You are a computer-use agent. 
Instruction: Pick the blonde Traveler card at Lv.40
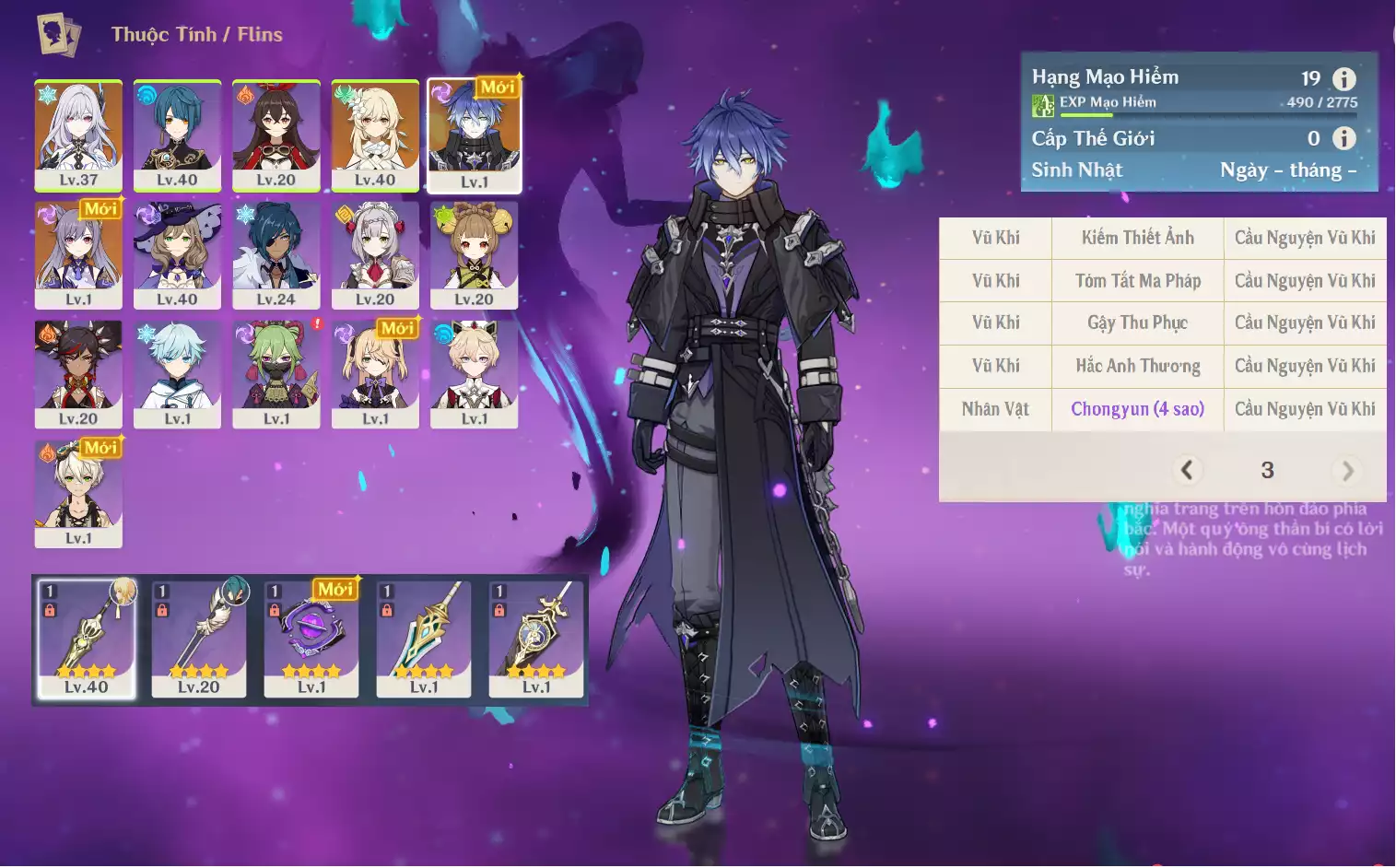375,135
